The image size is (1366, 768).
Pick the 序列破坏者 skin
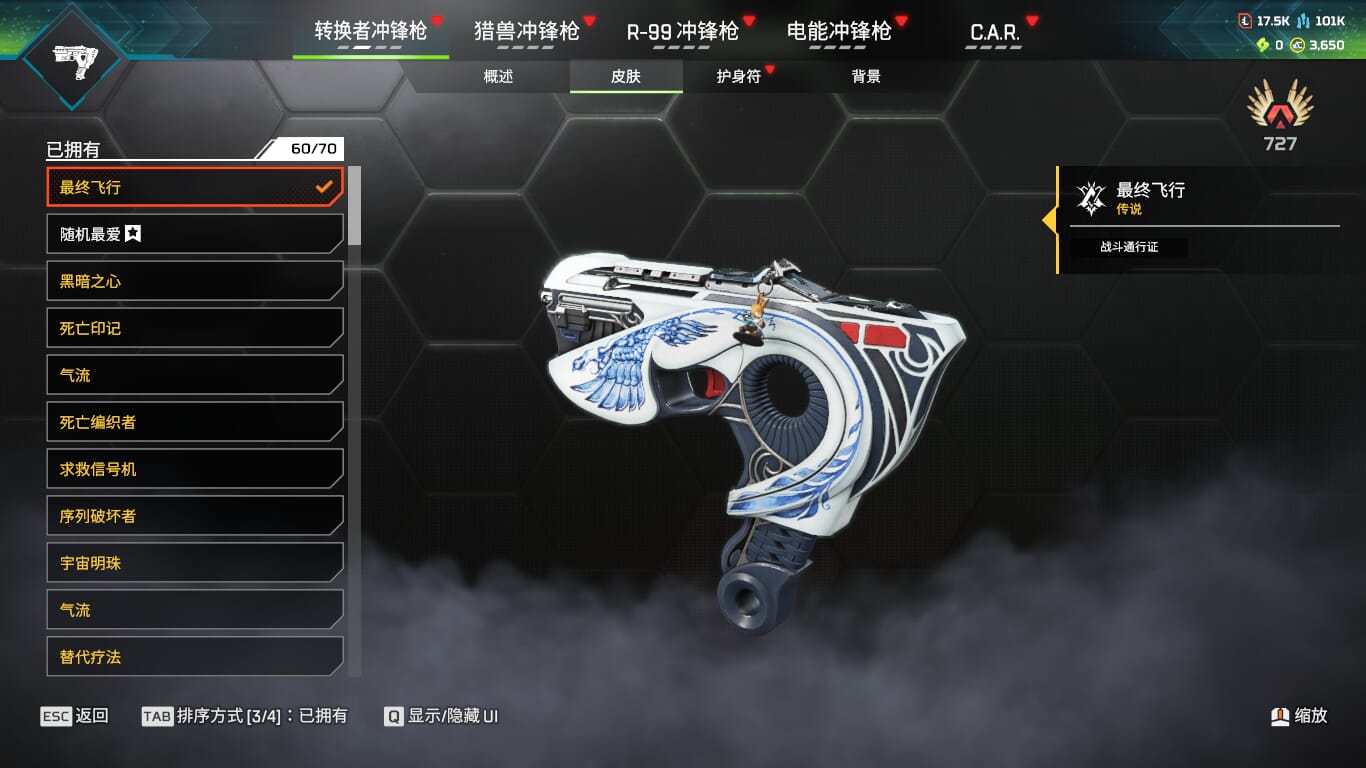click(x=195, y=516)
